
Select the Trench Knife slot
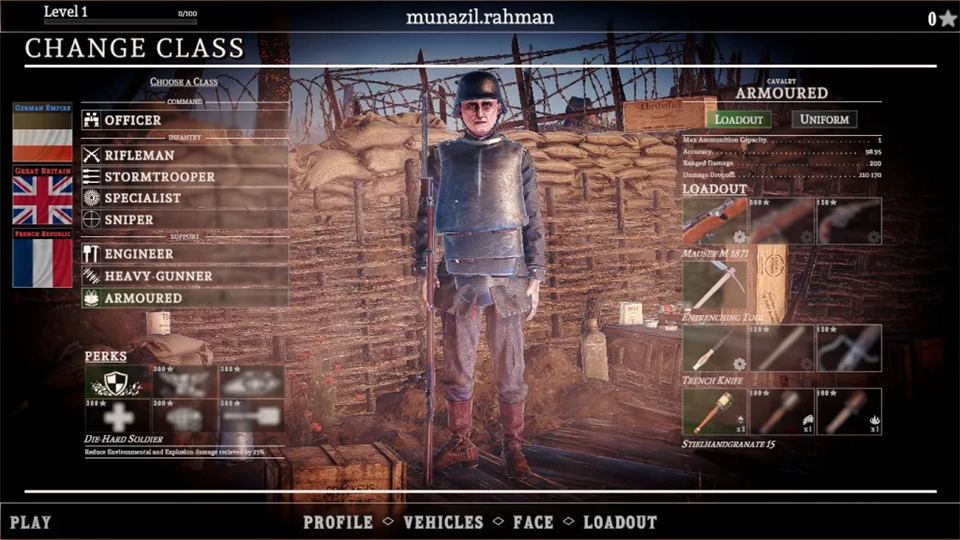point(714,348)
